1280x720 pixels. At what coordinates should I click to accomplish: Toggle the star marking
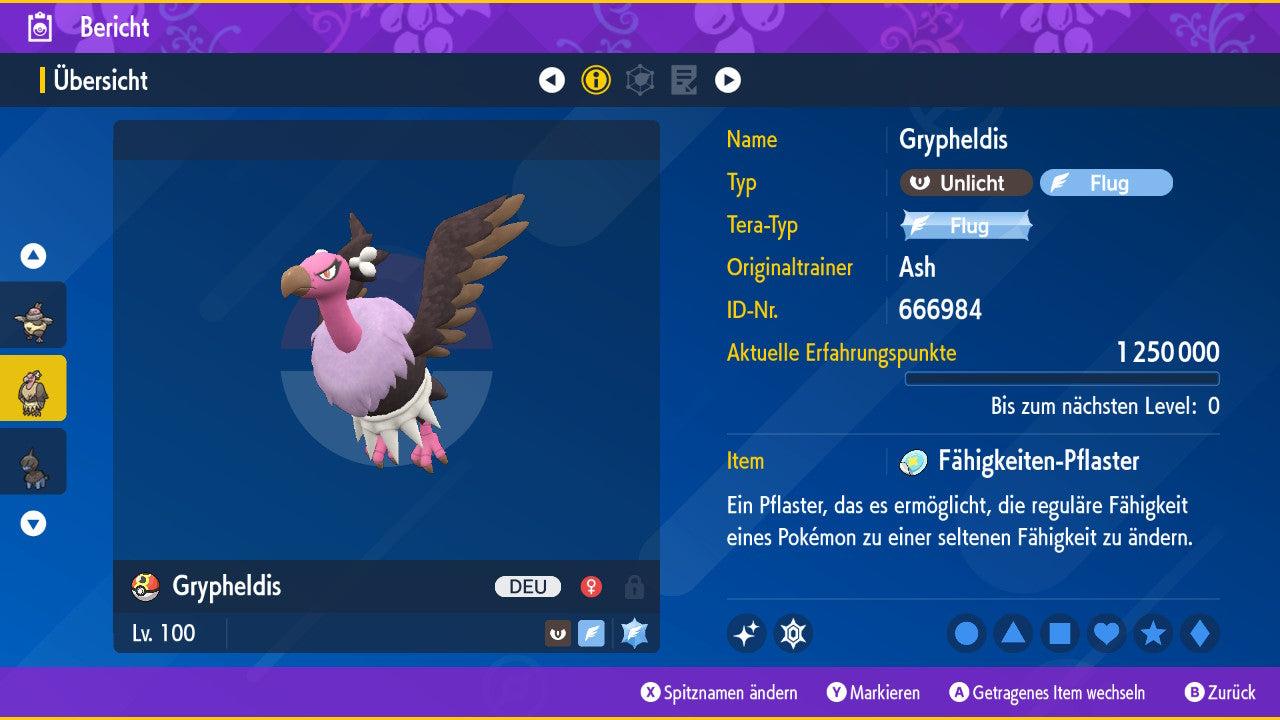[1153, 633]
